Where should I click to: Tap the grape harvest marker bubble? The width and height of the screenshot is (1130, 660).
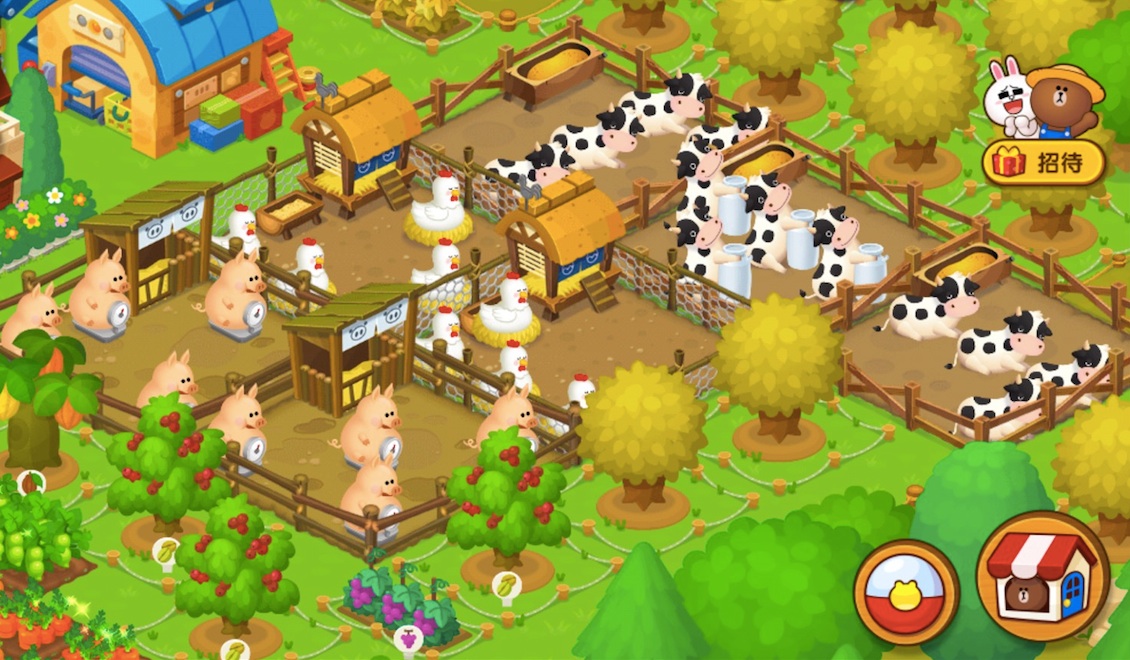coord(408,636)
